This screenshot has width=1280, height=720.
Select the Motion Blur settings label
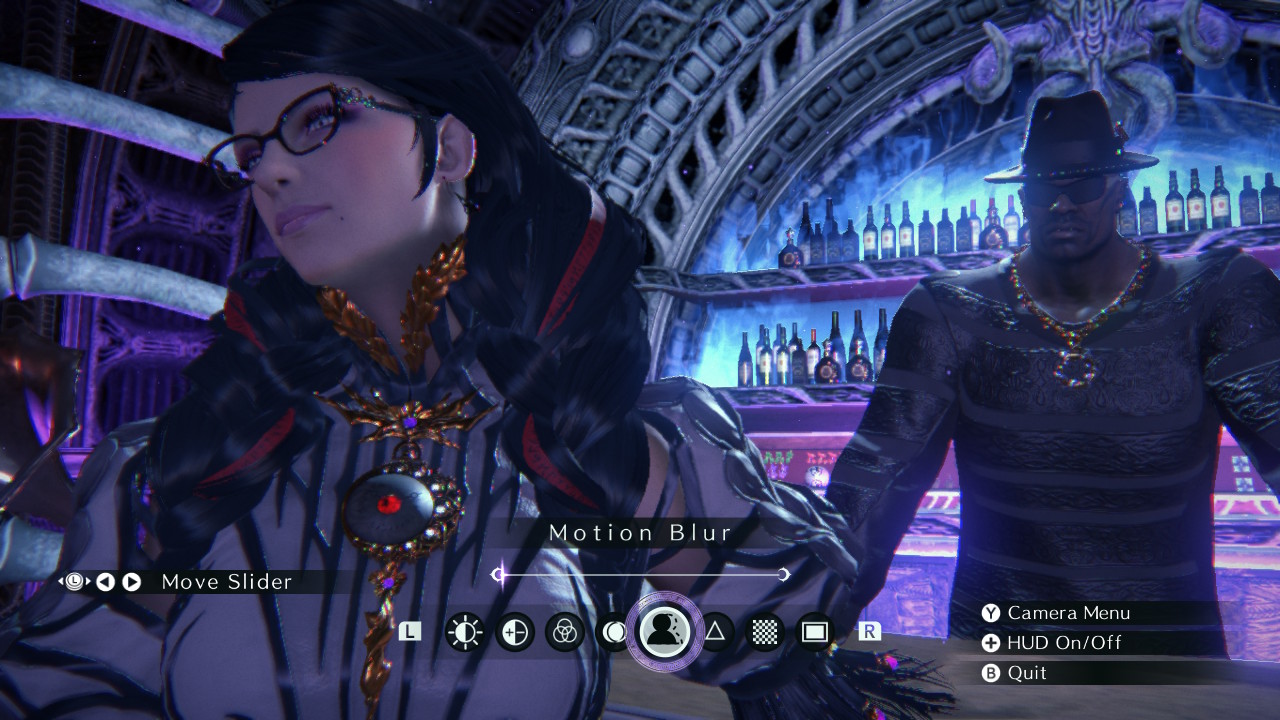point(640,533)
